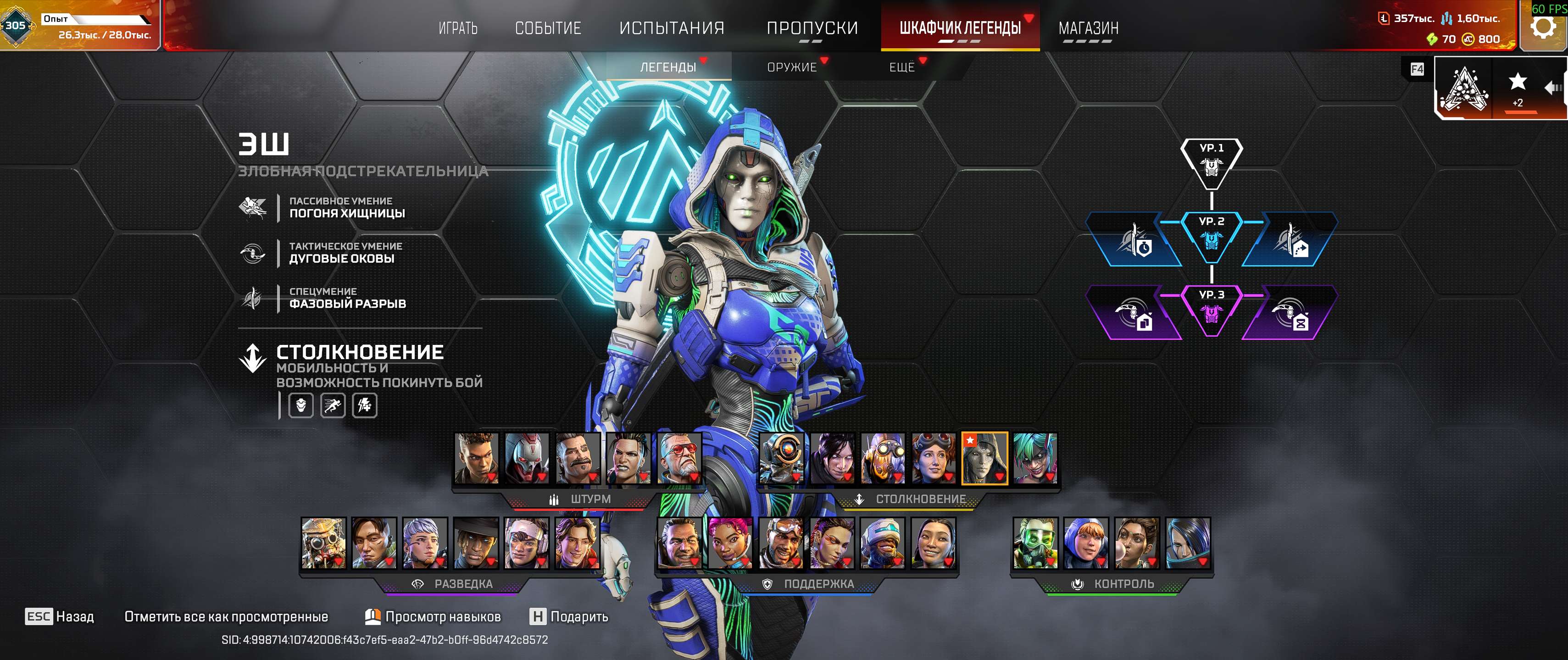
Task: Choose the Pathfinder robot legend portrait
Action: (x=782, y=458)
